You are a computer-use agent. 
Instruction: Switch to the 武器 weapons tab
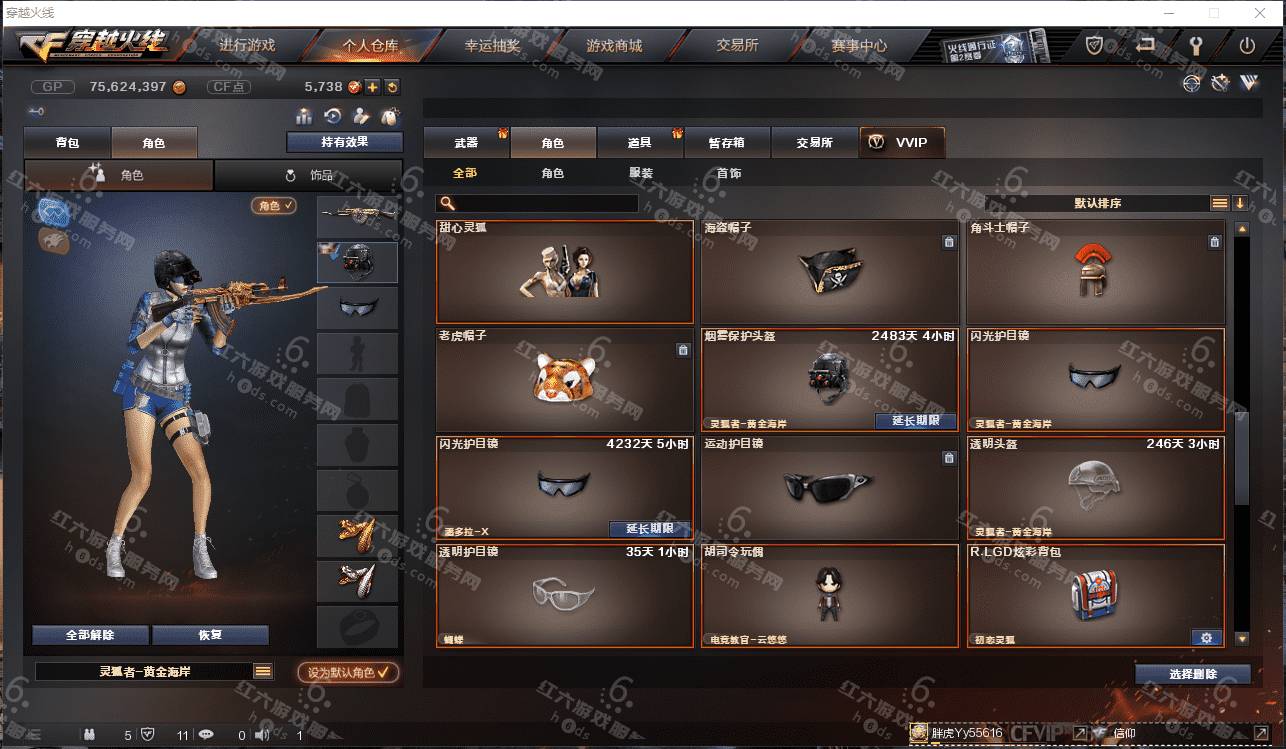point(466,143)
